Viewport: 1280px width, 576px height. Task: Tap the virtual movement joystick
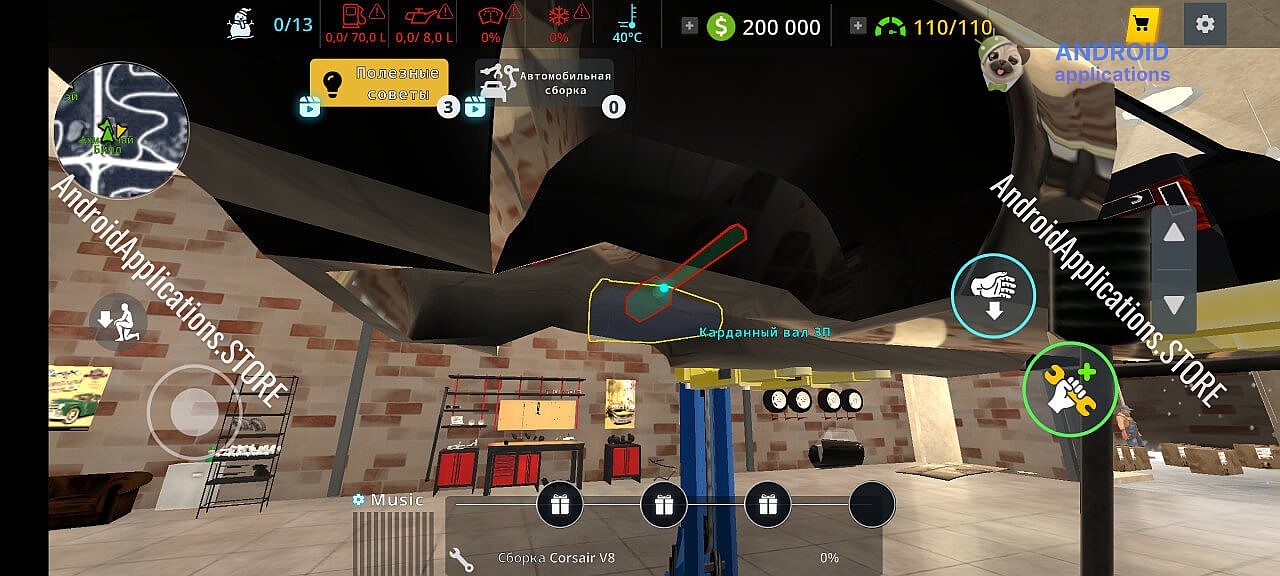tap(193, 410)
